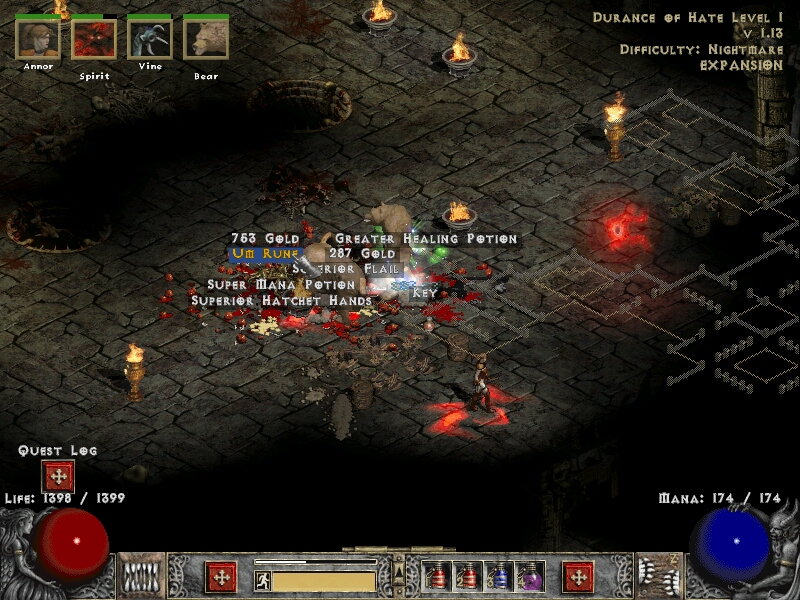Click the red cross button beside the run toggle
800x600 pixels.
[221, 578]
